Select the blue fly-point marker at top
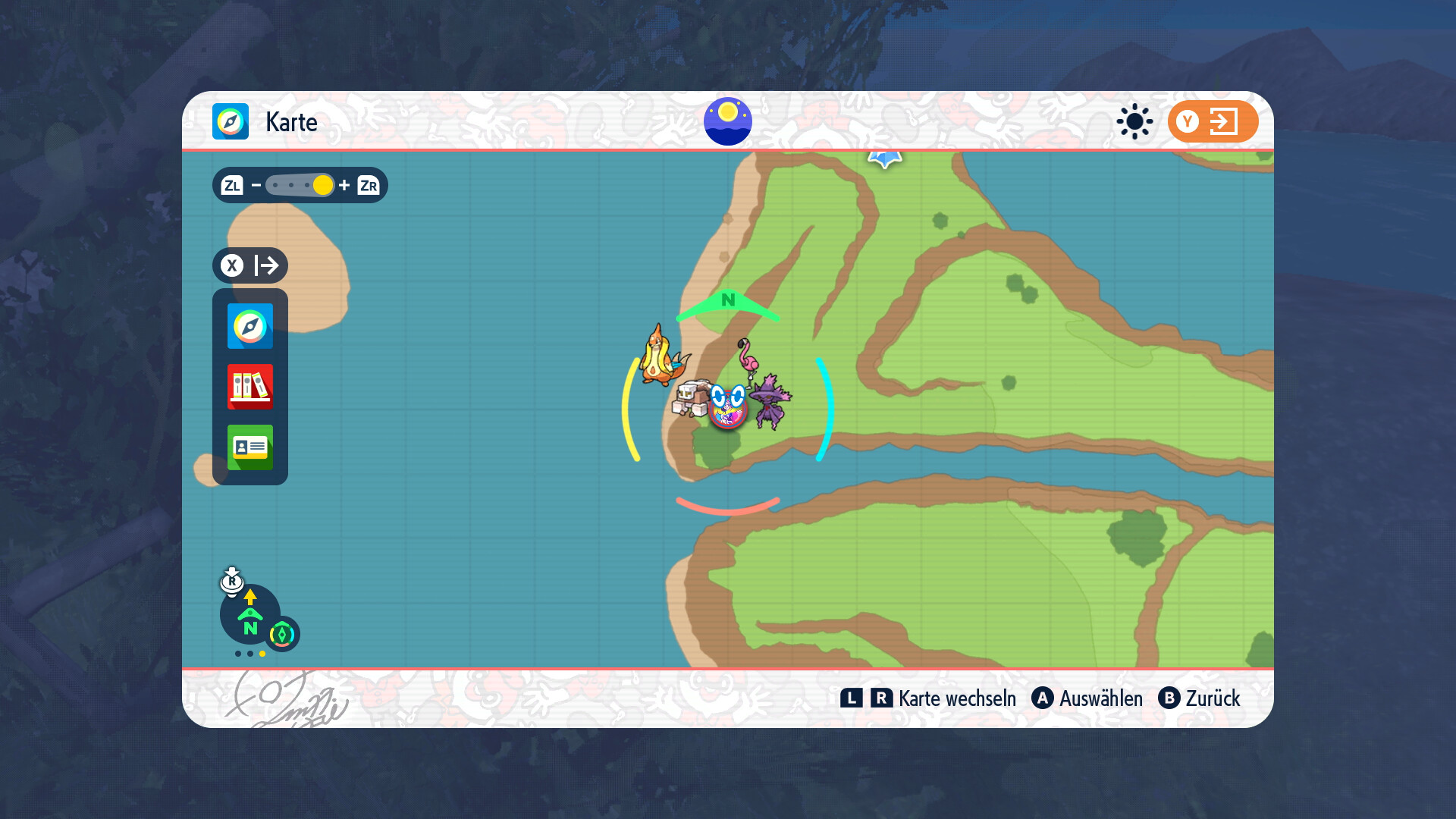 (x=884, y=158)
